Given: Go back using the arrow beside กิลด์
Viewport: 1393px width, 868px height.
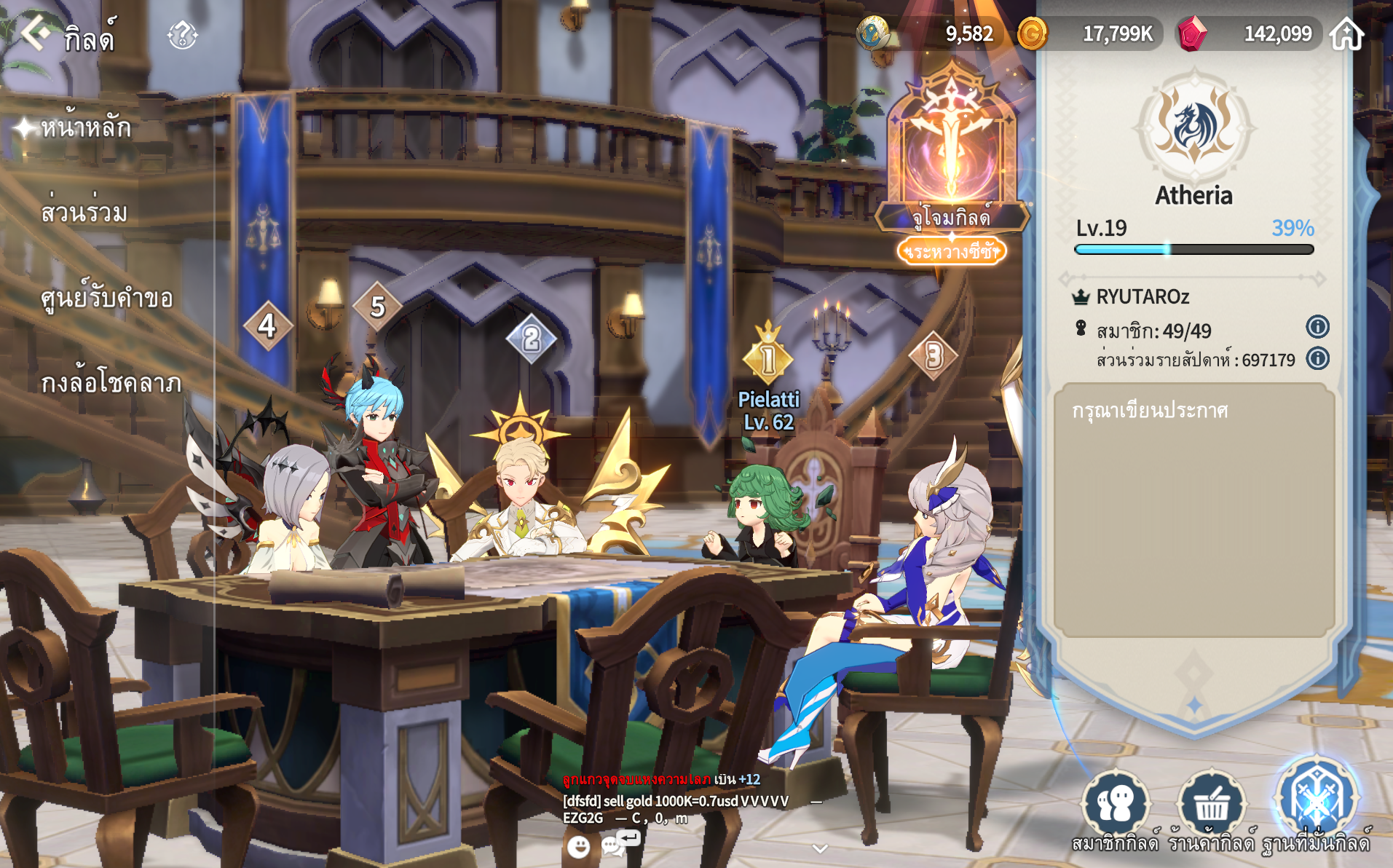Looking at the screenshot, I should 34,33.
